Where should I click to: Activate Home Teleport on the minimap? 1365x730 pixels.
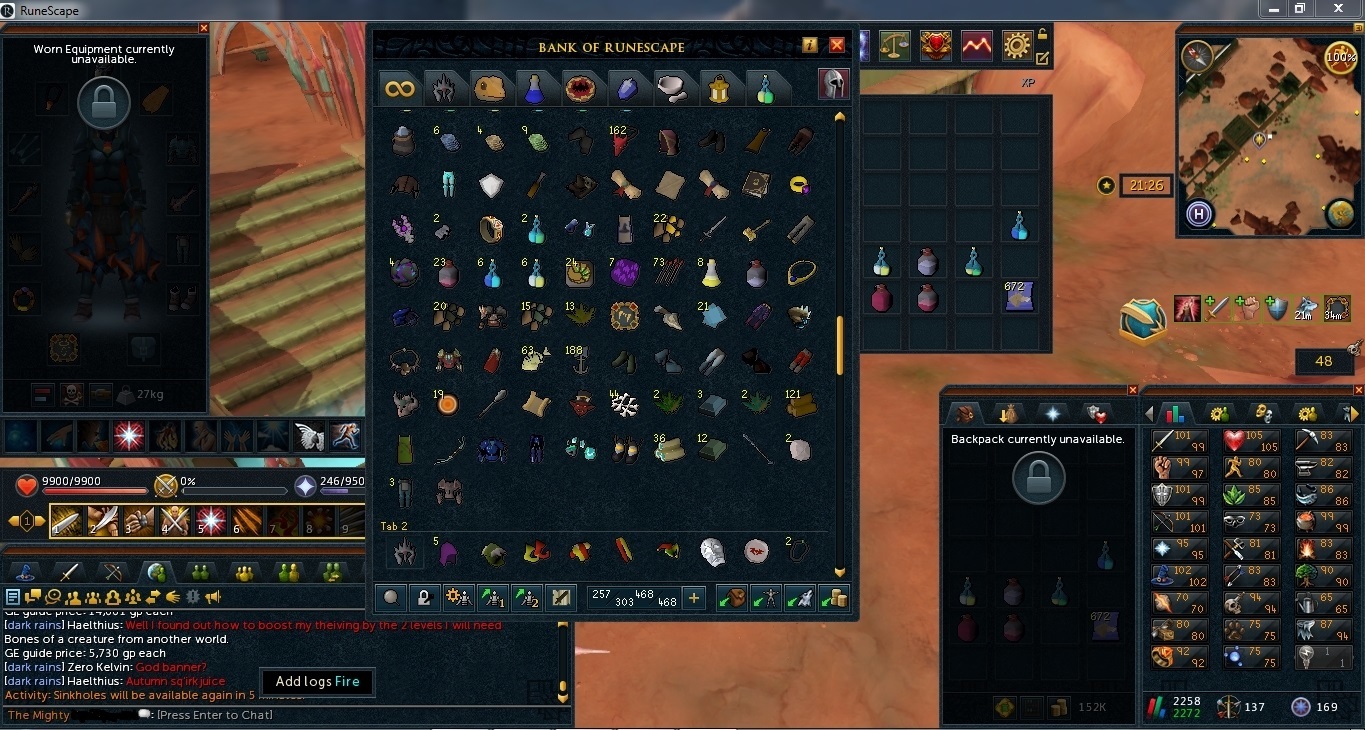coord(1198,214)
